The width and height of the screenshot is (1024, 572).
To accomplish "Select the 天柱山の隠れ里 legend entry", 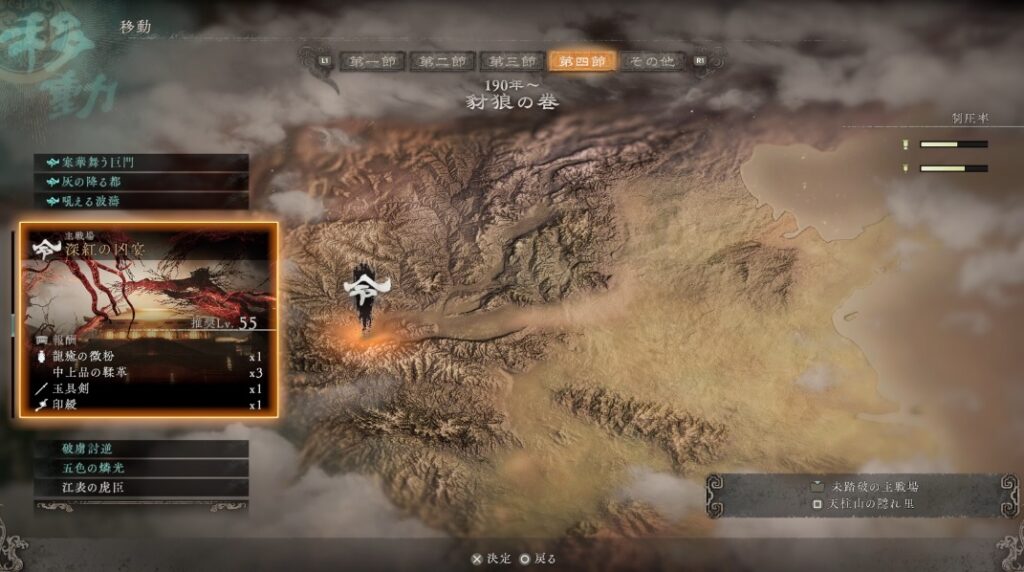I will click(863, 503).
